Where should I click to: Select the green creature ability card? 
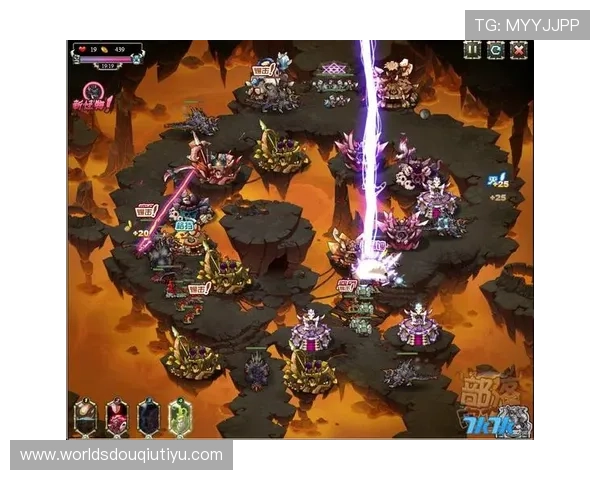[180, 416]
